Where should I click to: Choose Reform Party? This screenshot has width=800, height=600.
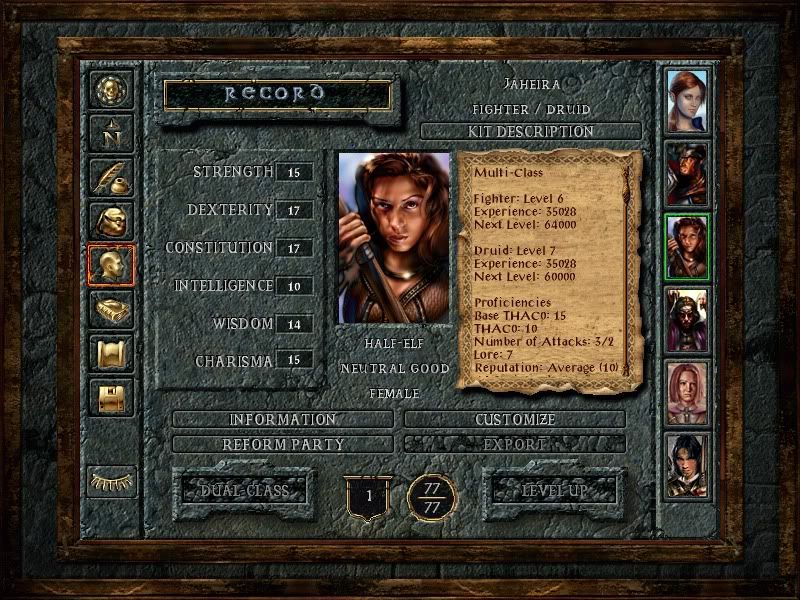click(x=283, y=443)
